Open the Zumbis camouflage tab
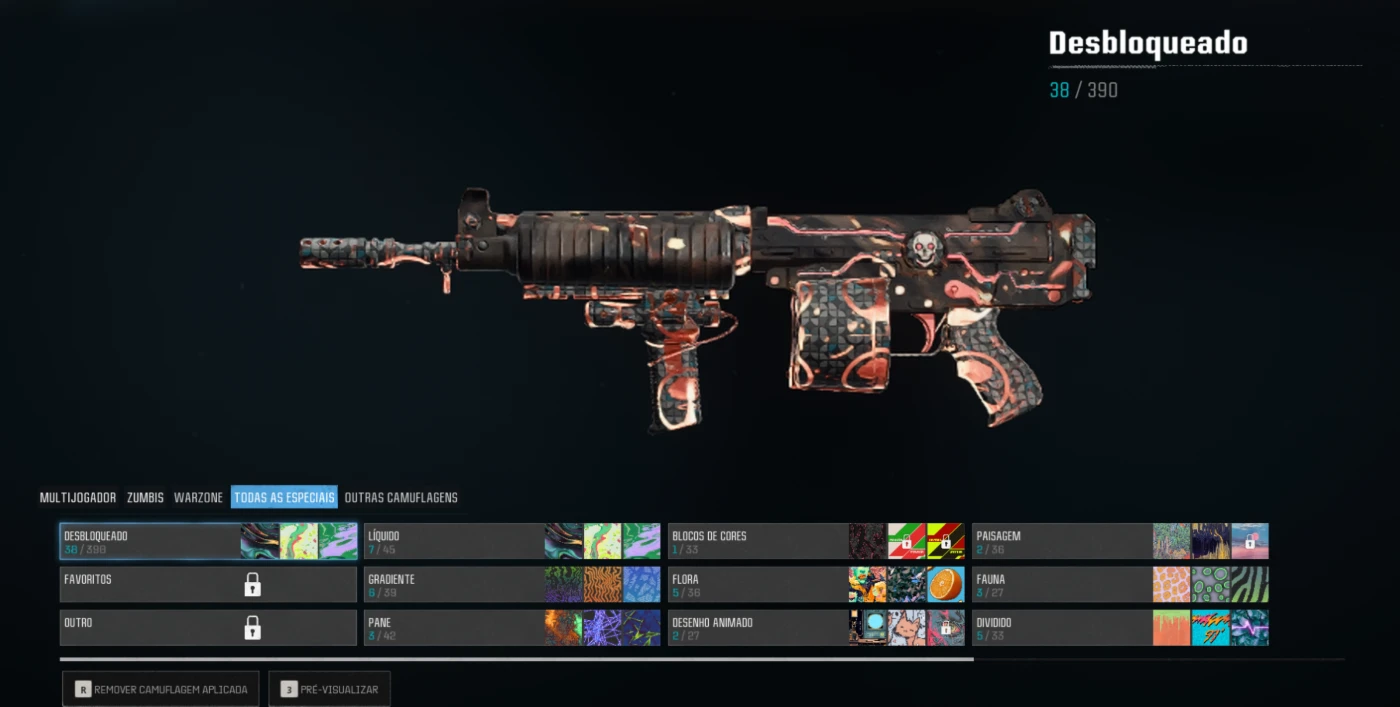 pyautogui.click(x=145, y=497)
